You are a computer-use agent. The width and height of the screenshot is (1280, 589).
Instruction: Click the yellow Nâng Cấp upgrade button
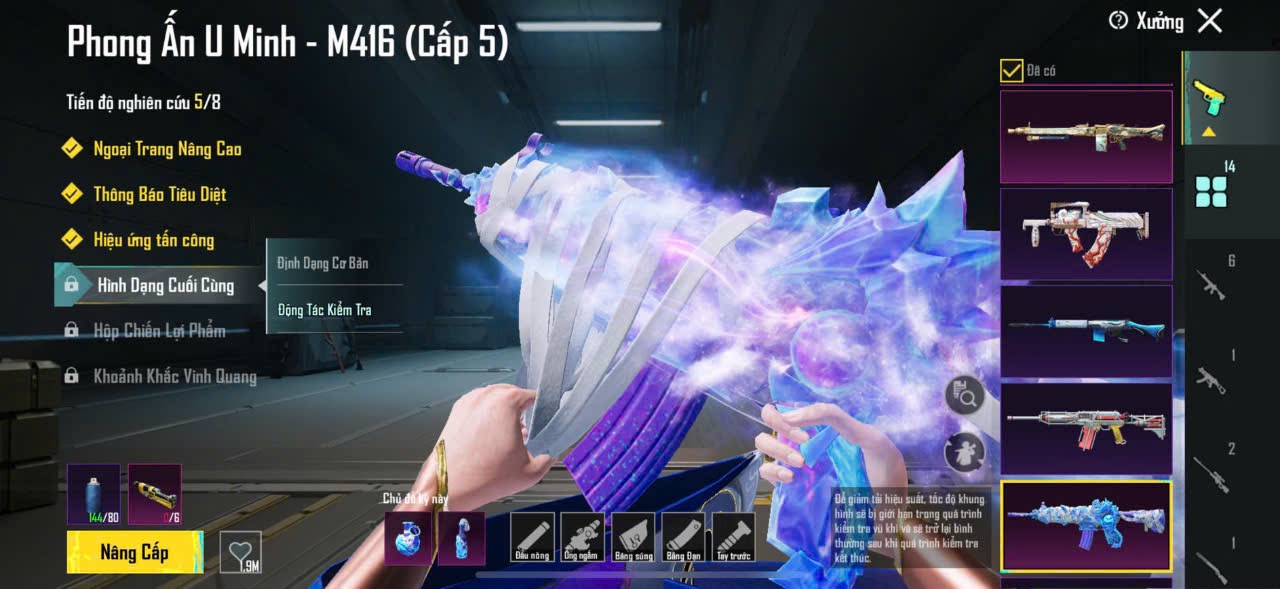click(134, 553)
